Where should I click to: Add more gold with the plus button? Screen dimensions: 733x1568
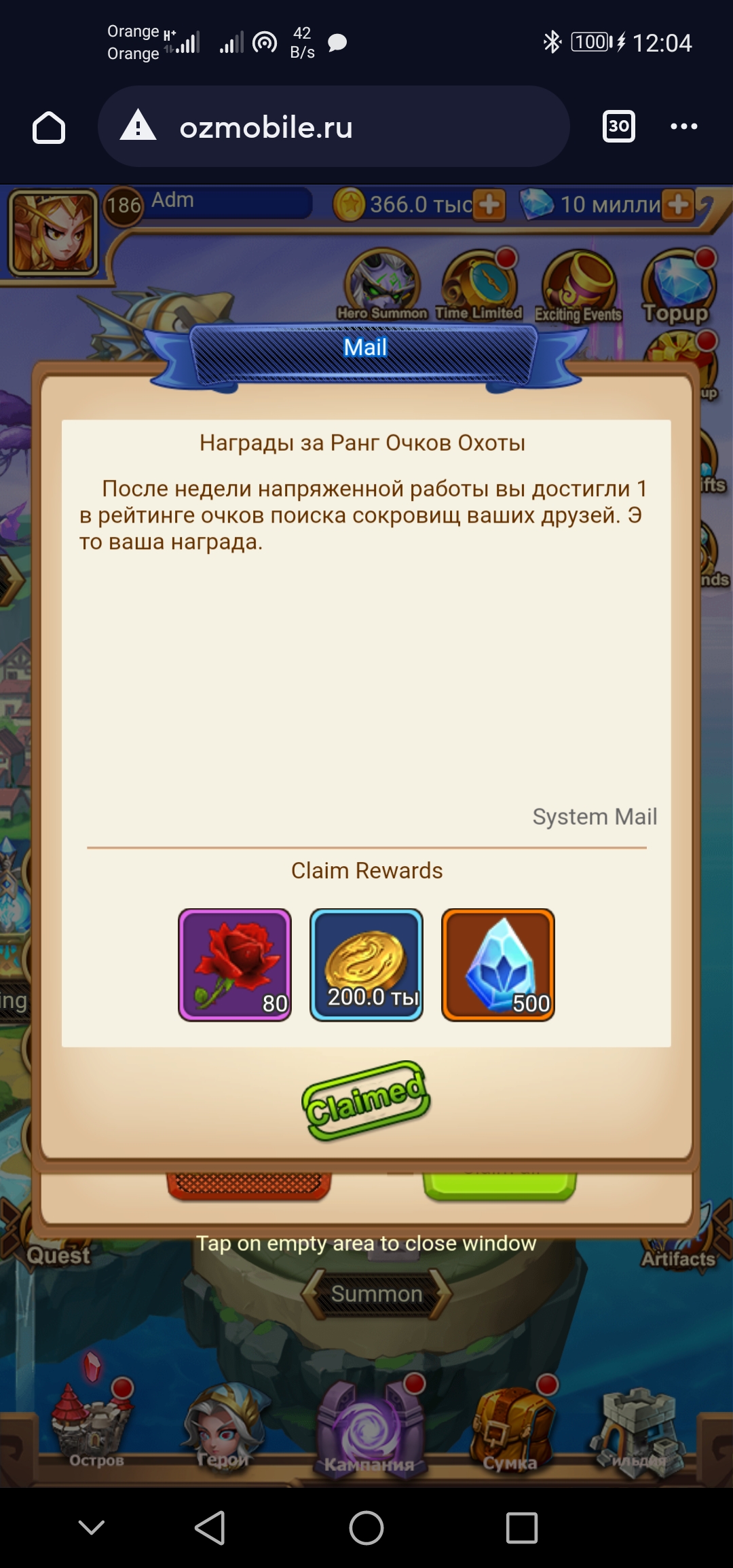(x=489, y=204)
